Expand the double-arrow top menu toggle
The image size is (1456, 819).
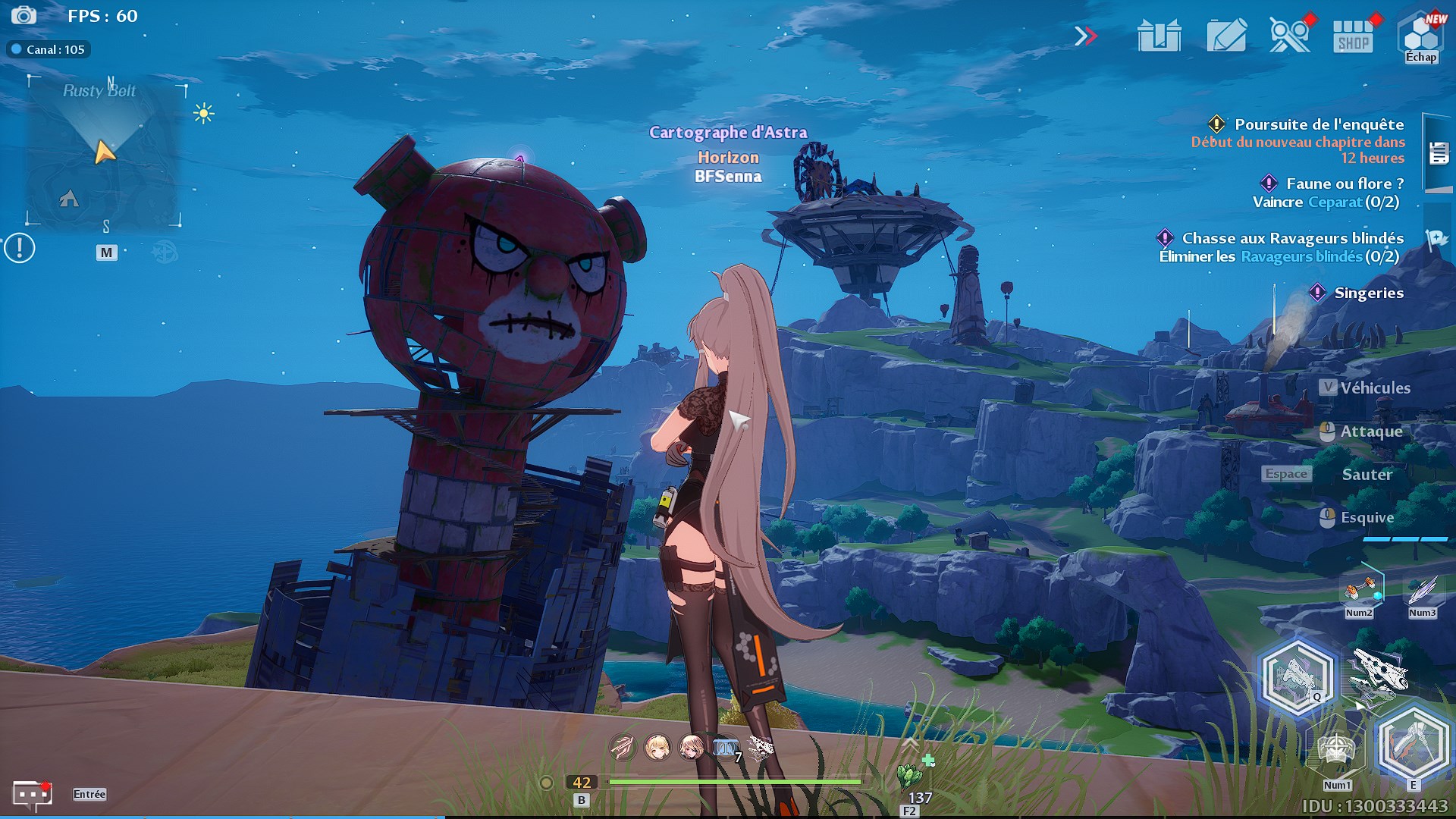(x=1085, y=36)
